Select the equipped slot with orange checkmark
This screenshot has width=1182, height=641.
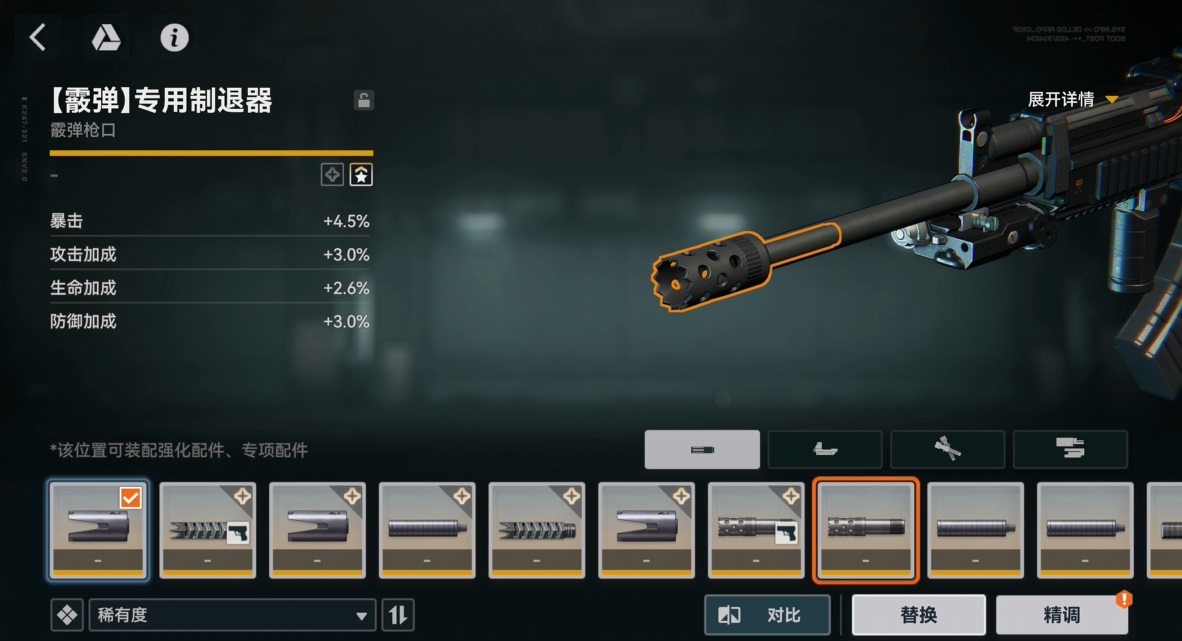(98, 530)
